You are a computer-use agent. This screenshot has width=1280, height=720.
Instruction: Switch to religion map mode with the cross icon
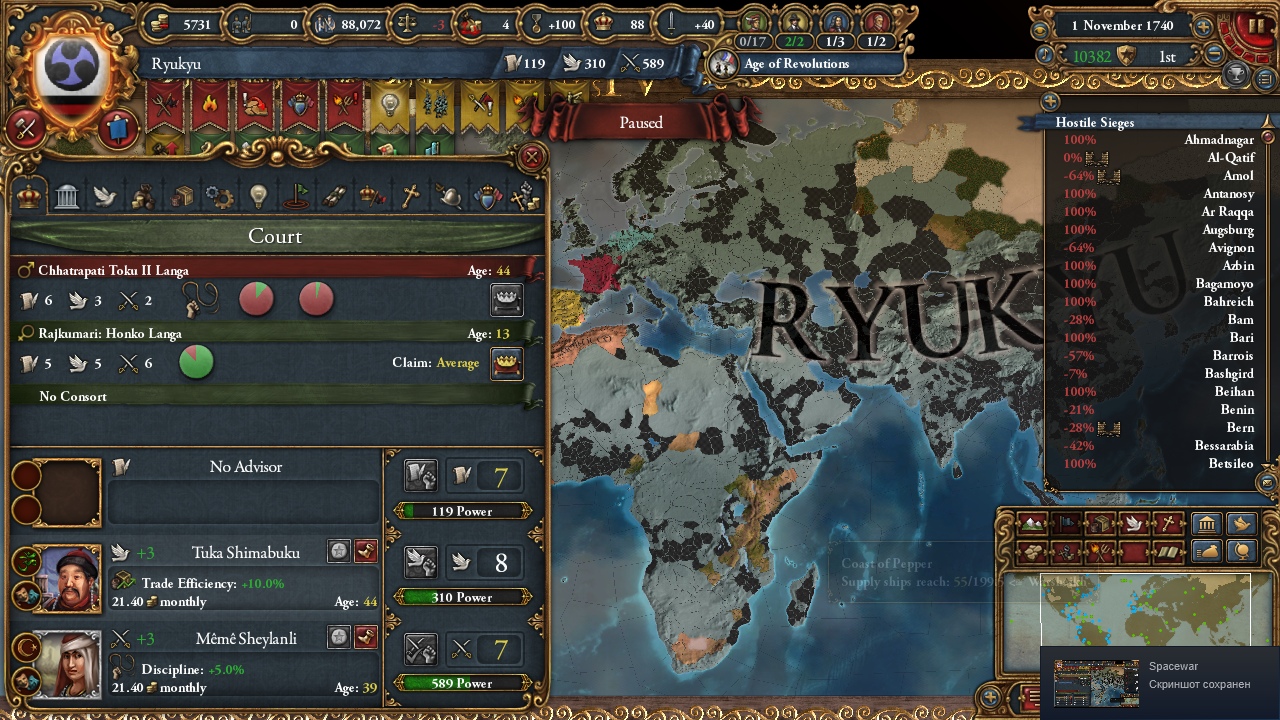(1168, 522)
